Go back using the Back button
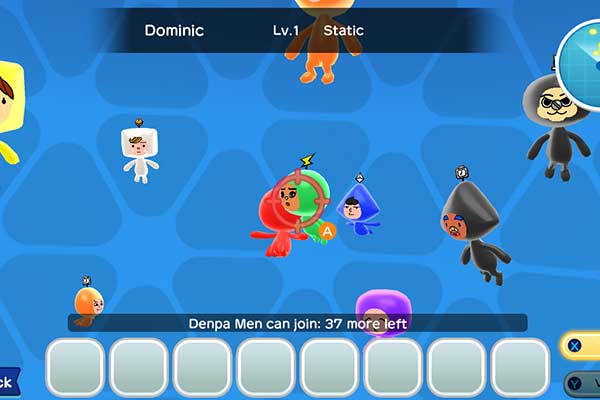The height and width of the screenshot is (400, 600). tap(6, 381)
